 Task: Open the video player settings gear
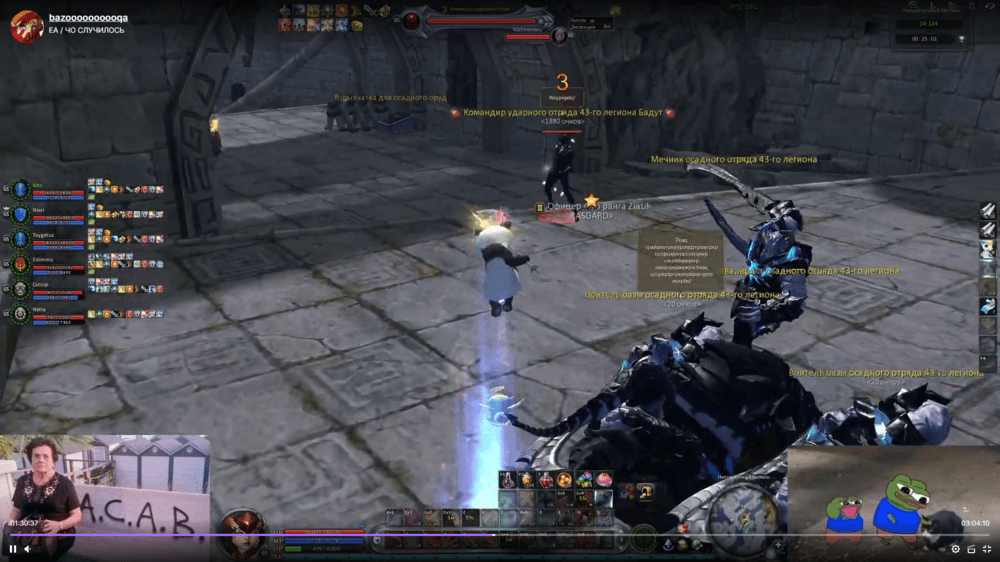coord(955,549)
